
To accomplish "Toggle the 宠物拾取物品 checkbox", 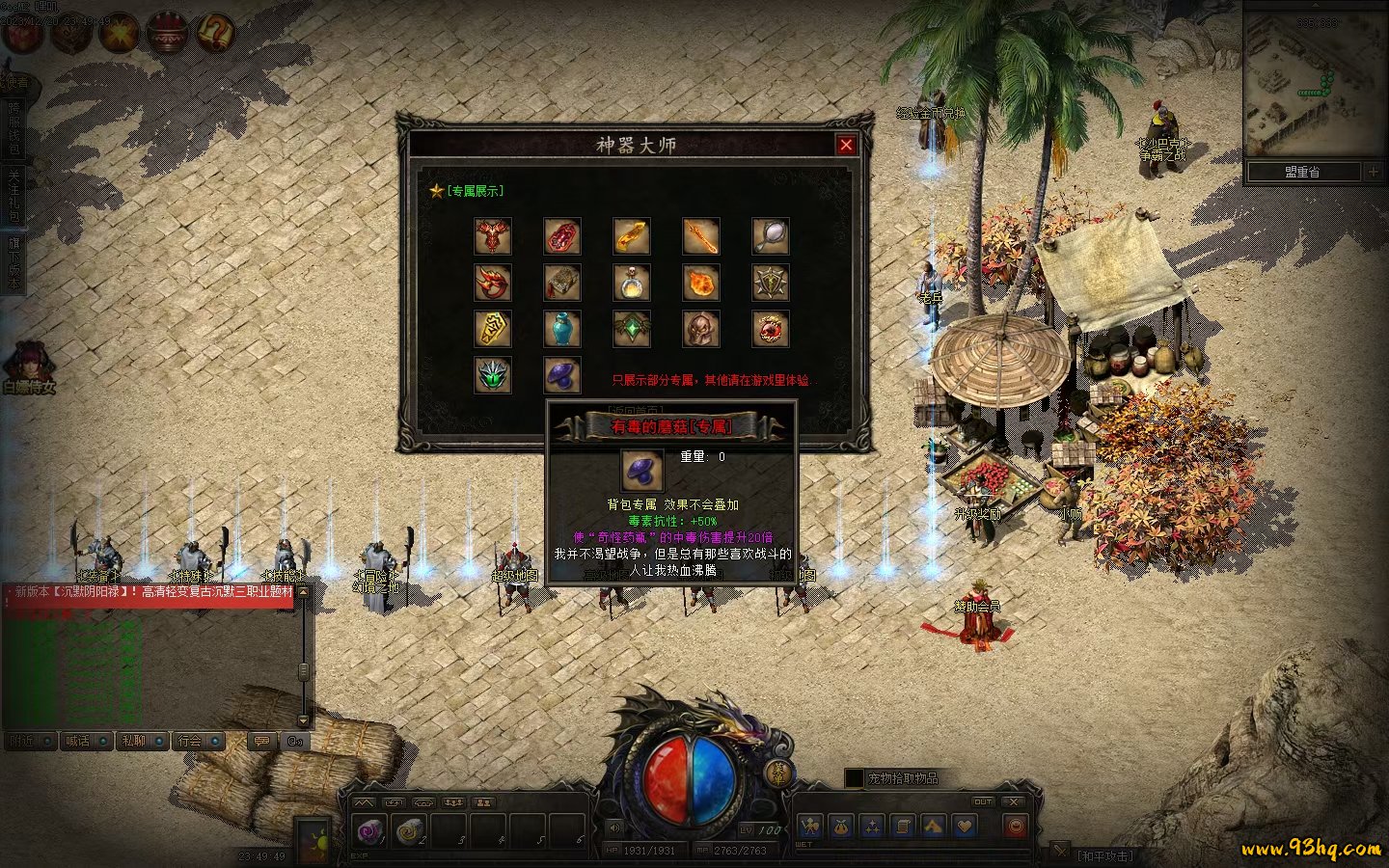I will click(854, 777).
